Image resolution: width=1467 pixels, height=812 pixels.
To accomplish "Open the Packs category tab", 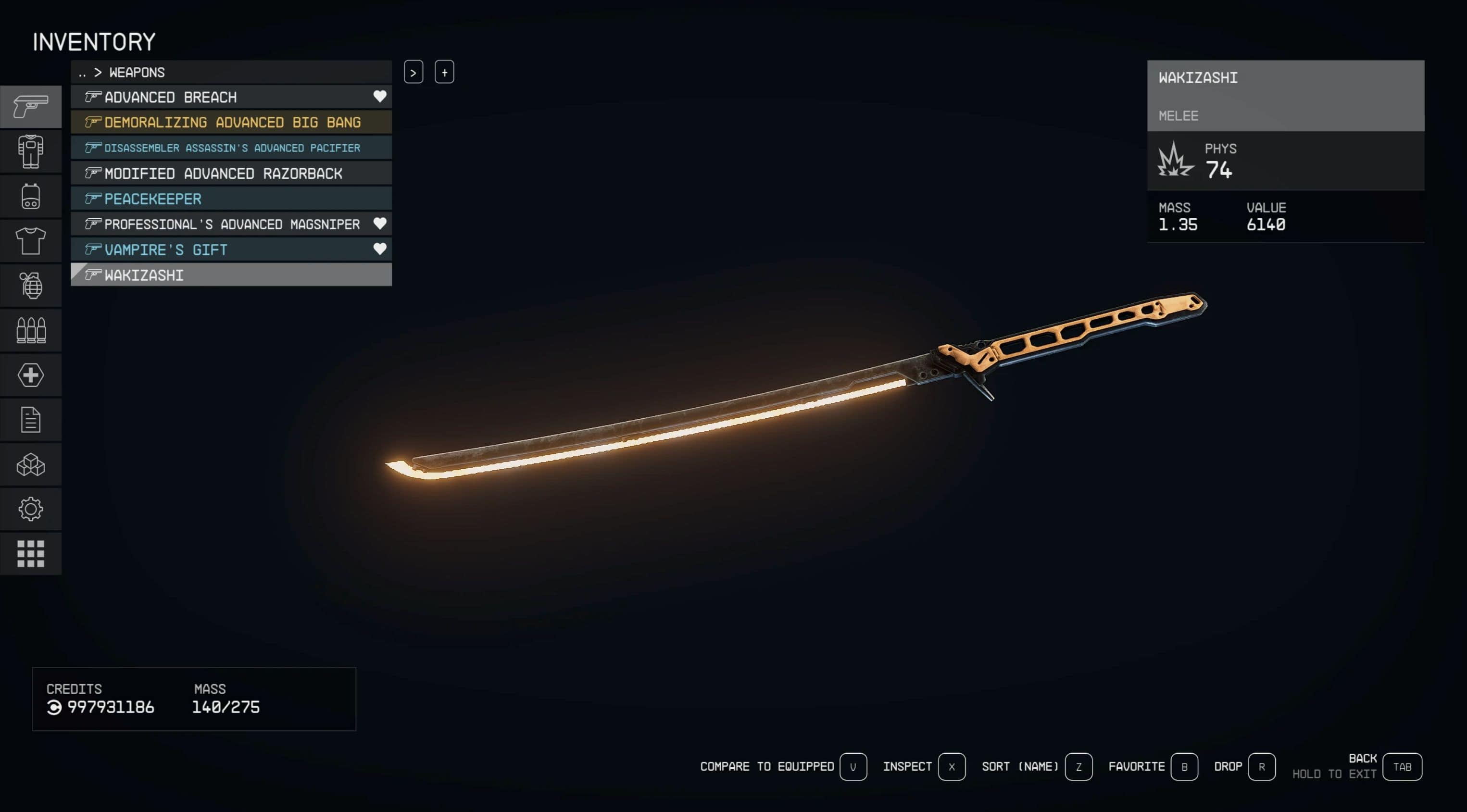I will [x=31, y=197].
